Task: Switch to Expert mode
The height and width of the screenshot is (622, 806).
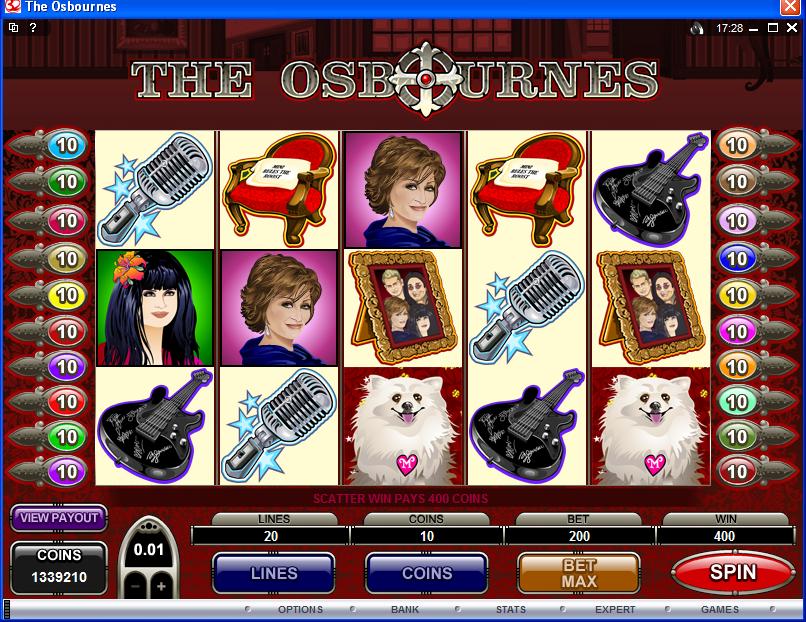Action: 615,609
